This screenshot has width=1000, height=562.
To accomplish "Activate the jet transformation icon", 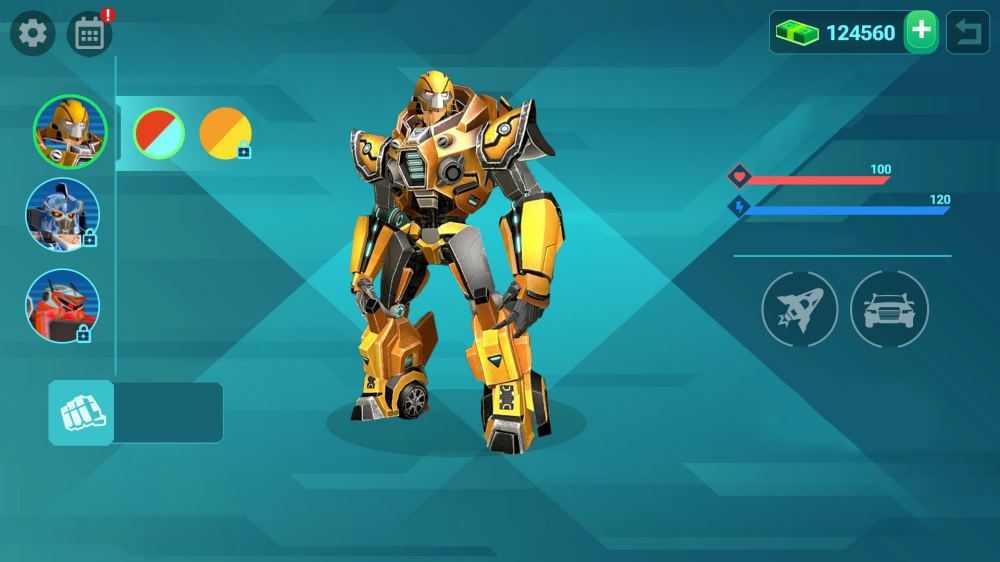I will coord(800,309).
